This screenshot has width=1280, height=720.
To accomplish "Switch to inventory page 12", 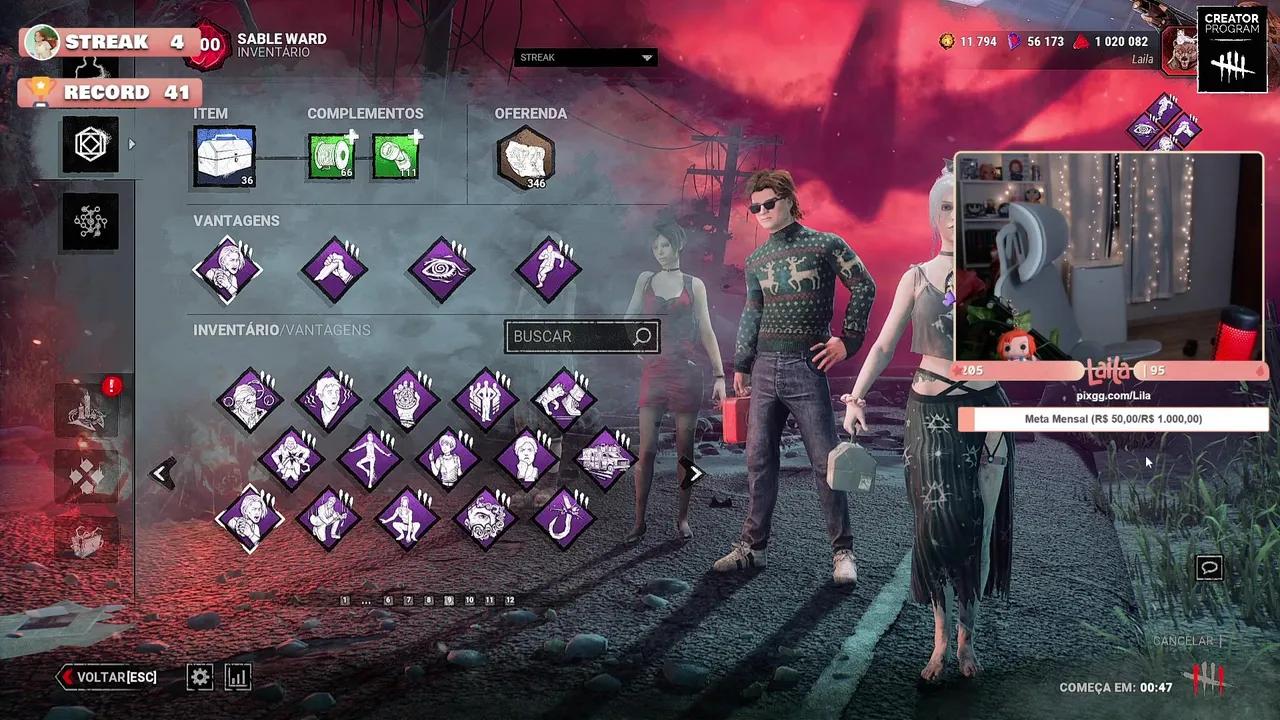I will click(x=509, y=601).
